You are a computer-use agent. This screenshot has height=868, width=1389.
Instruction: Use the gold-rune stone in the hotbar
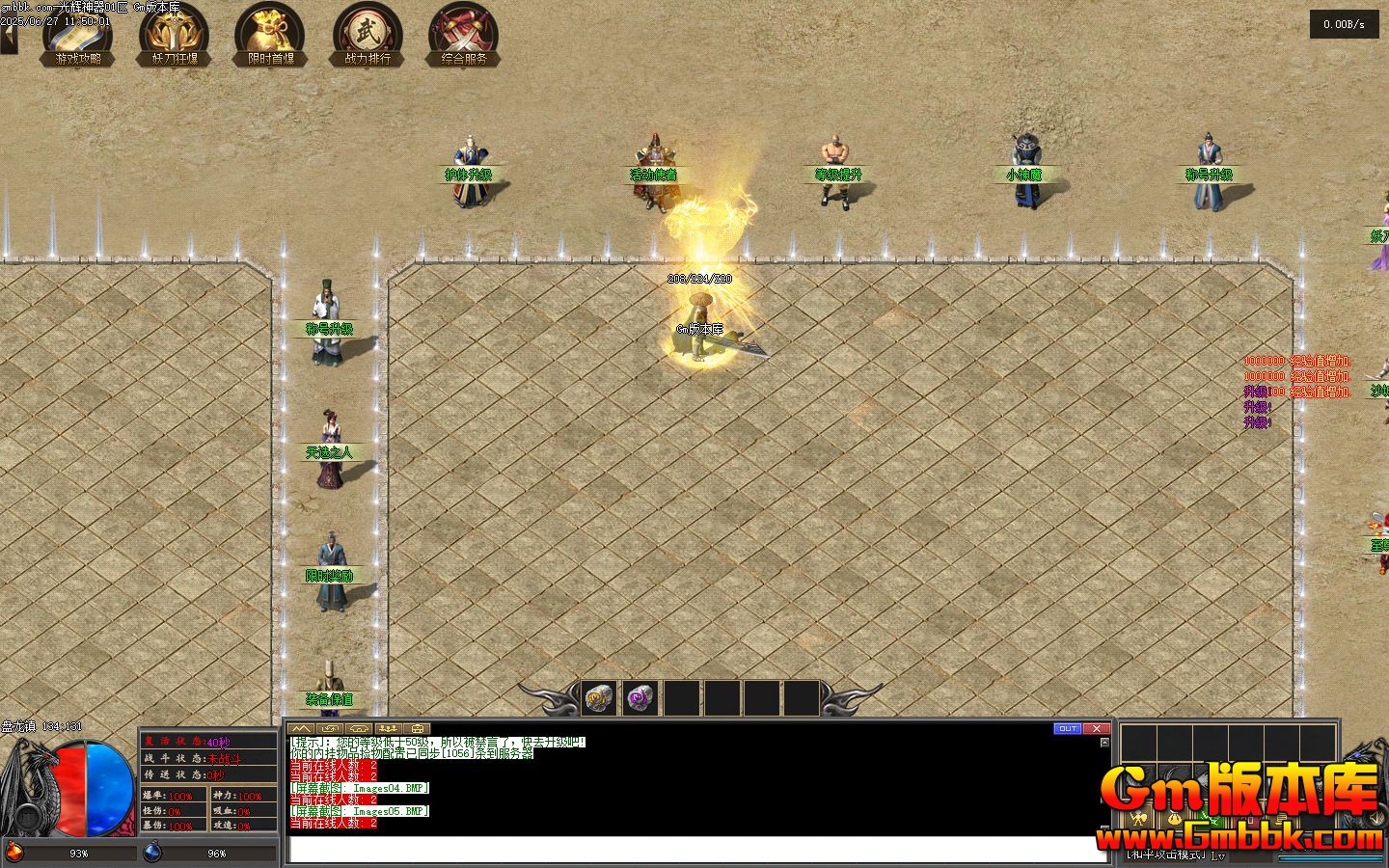pyautogui.click(x=599, y=698)
